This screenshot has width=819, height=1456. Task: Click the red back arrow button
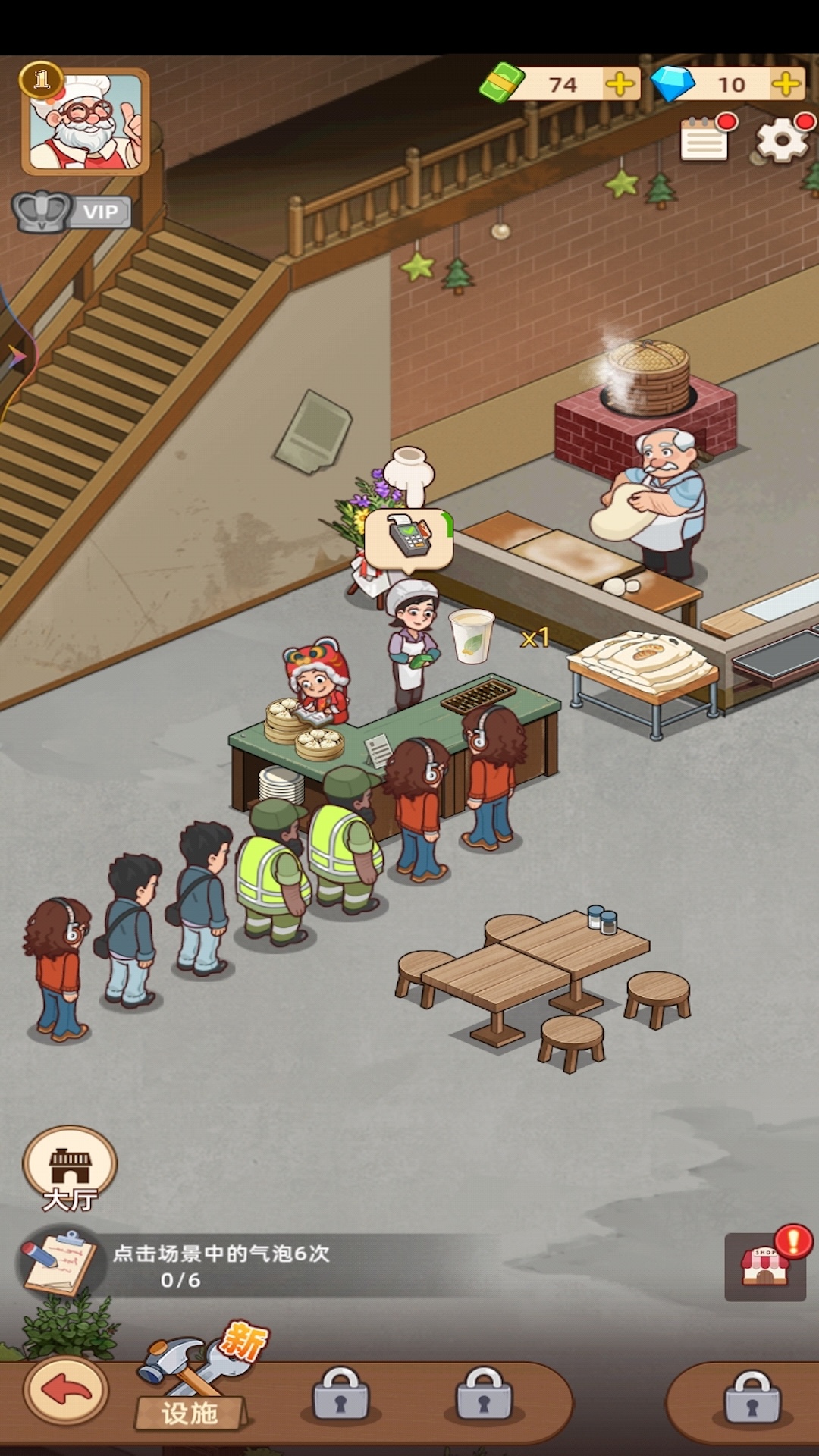click(x=67, y=1392)
